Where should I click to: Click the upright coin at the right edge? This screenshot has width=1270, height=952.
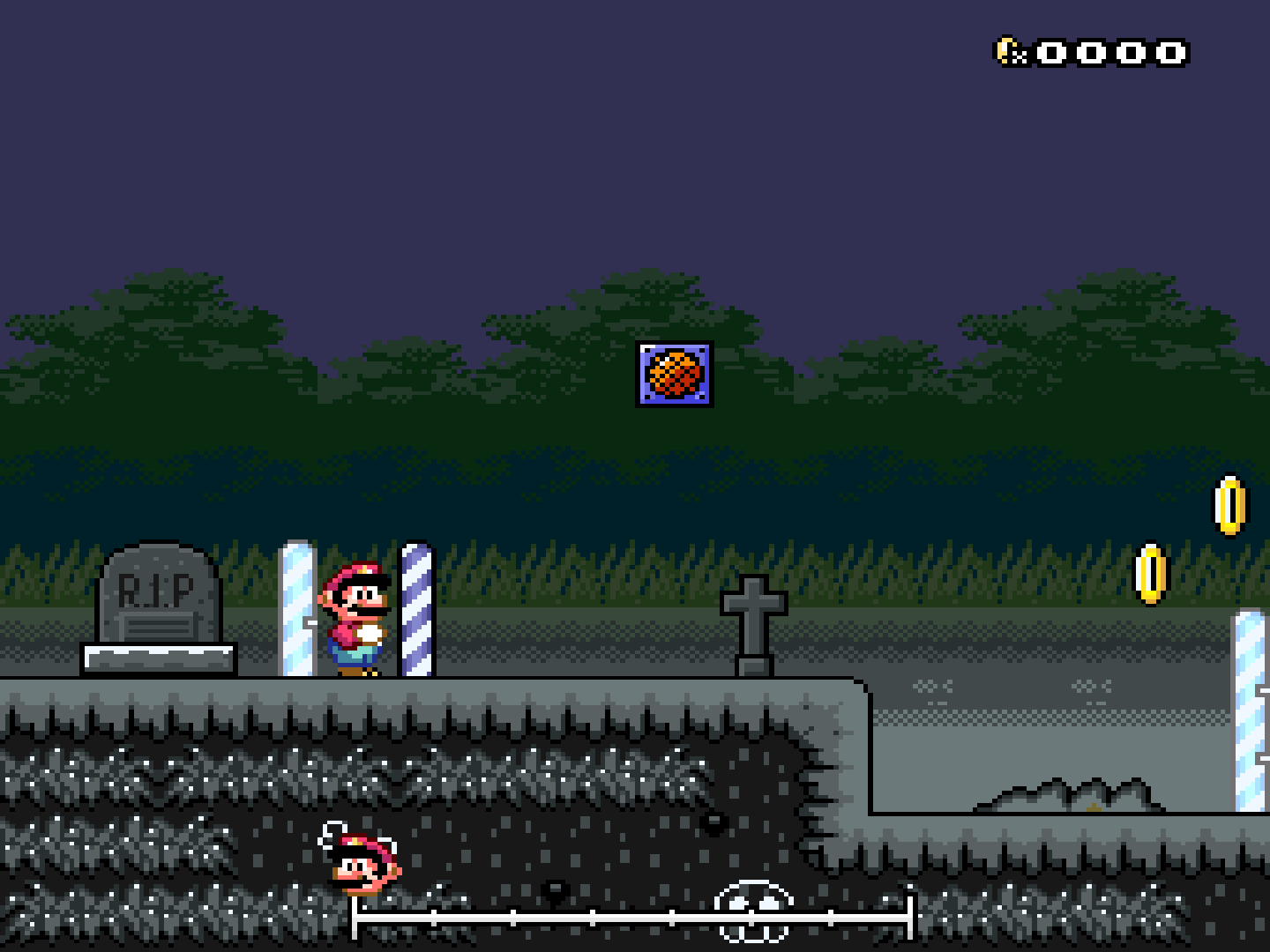[x=1229, y=503]
